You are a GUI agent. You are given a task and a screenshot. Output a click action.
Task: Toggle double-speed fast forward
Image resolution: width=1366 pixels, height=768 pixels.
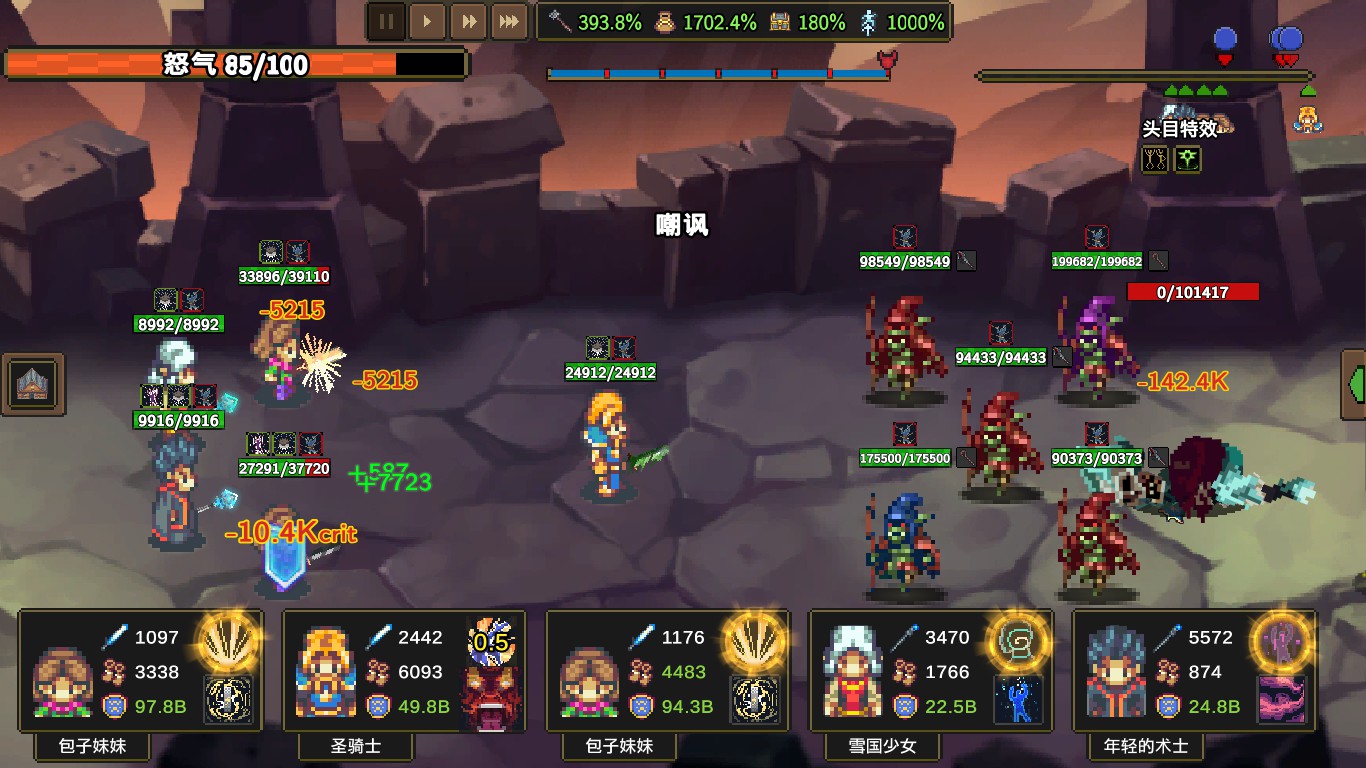[468, 20]
